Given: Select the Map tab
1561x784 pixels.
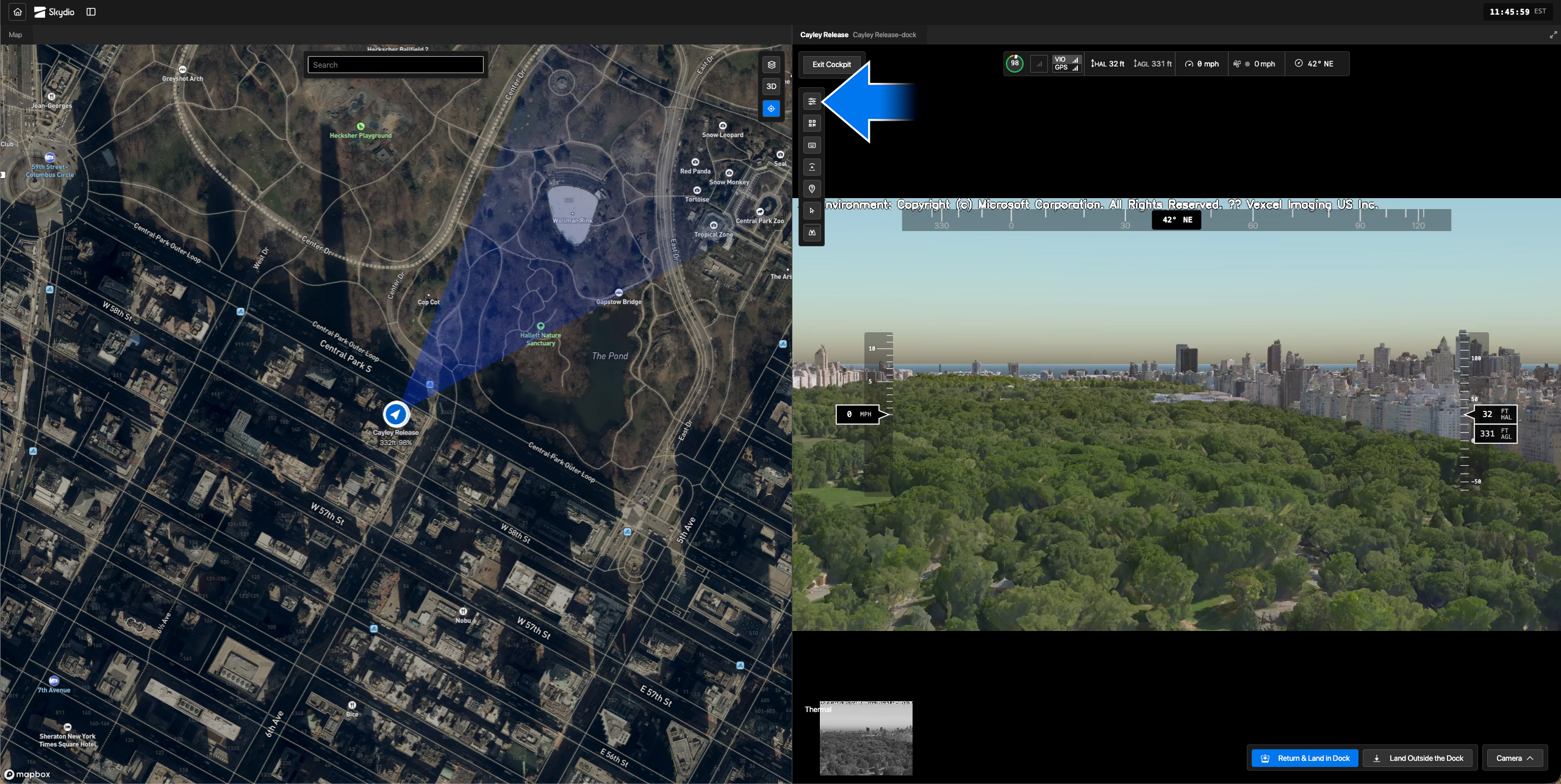Looking at the screenshot, I should [15, 35].
